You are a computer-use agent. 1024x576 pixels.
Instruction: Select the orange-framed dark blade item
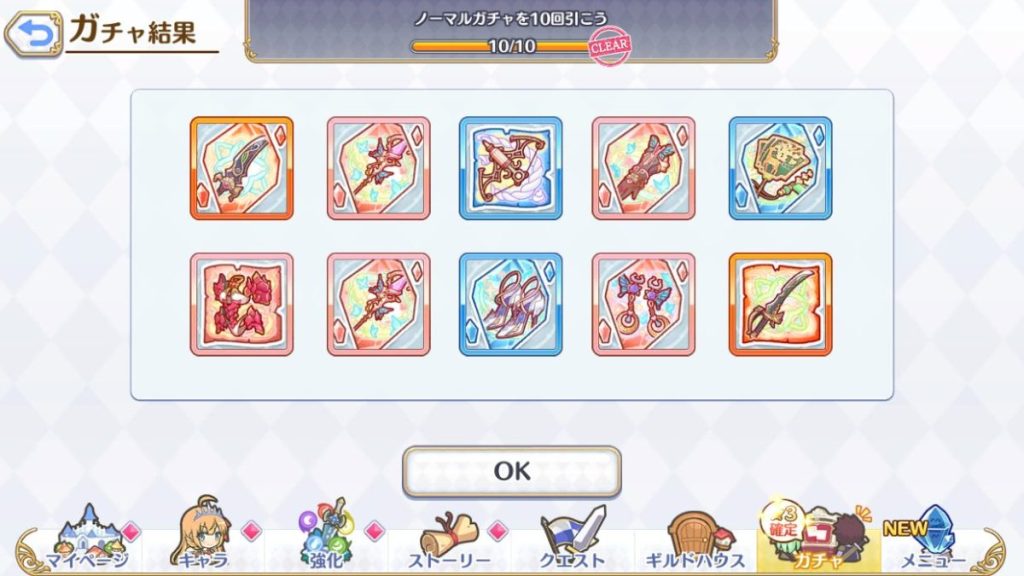click(242, 168)
